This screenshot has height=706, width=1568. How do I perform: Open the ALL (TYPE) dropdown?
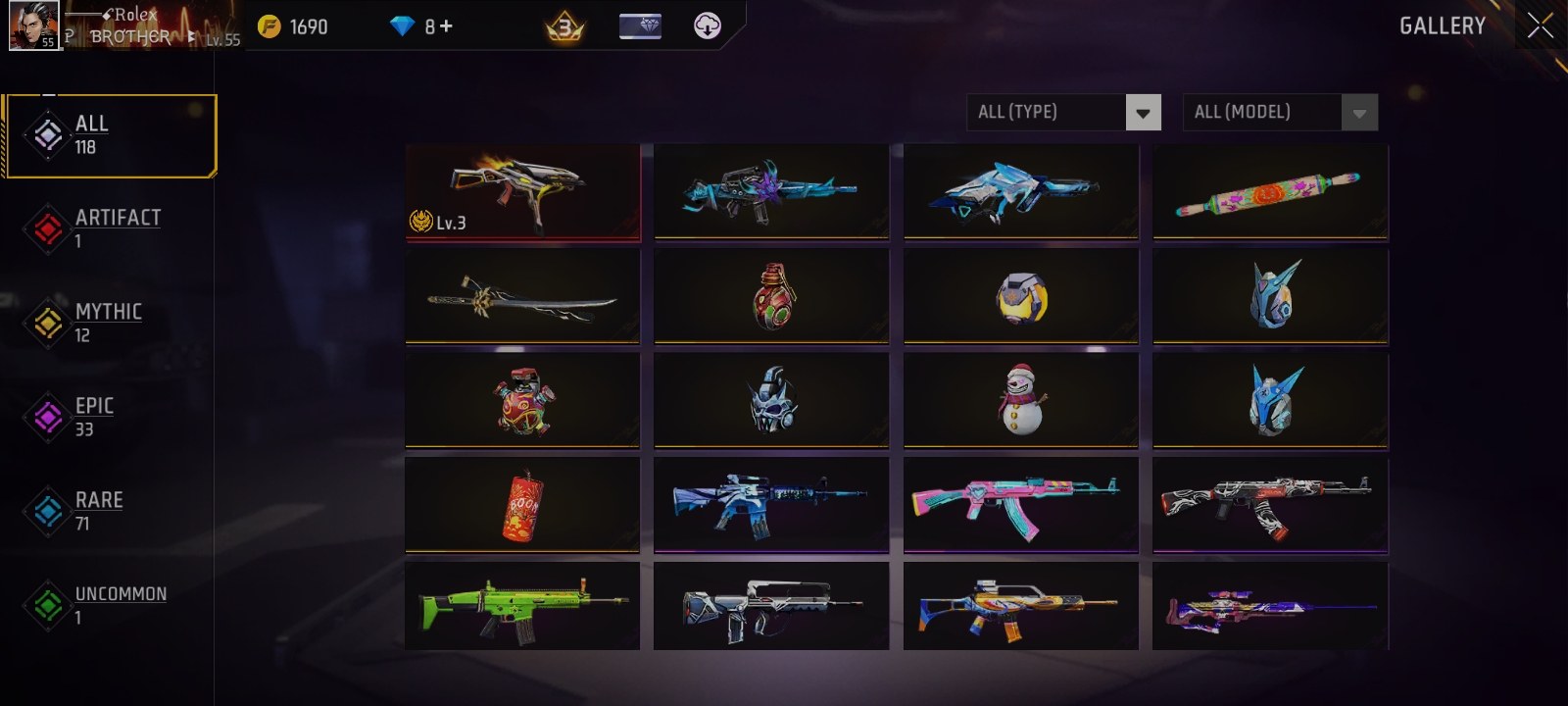pyautogui.click(x=1049, y=112)
